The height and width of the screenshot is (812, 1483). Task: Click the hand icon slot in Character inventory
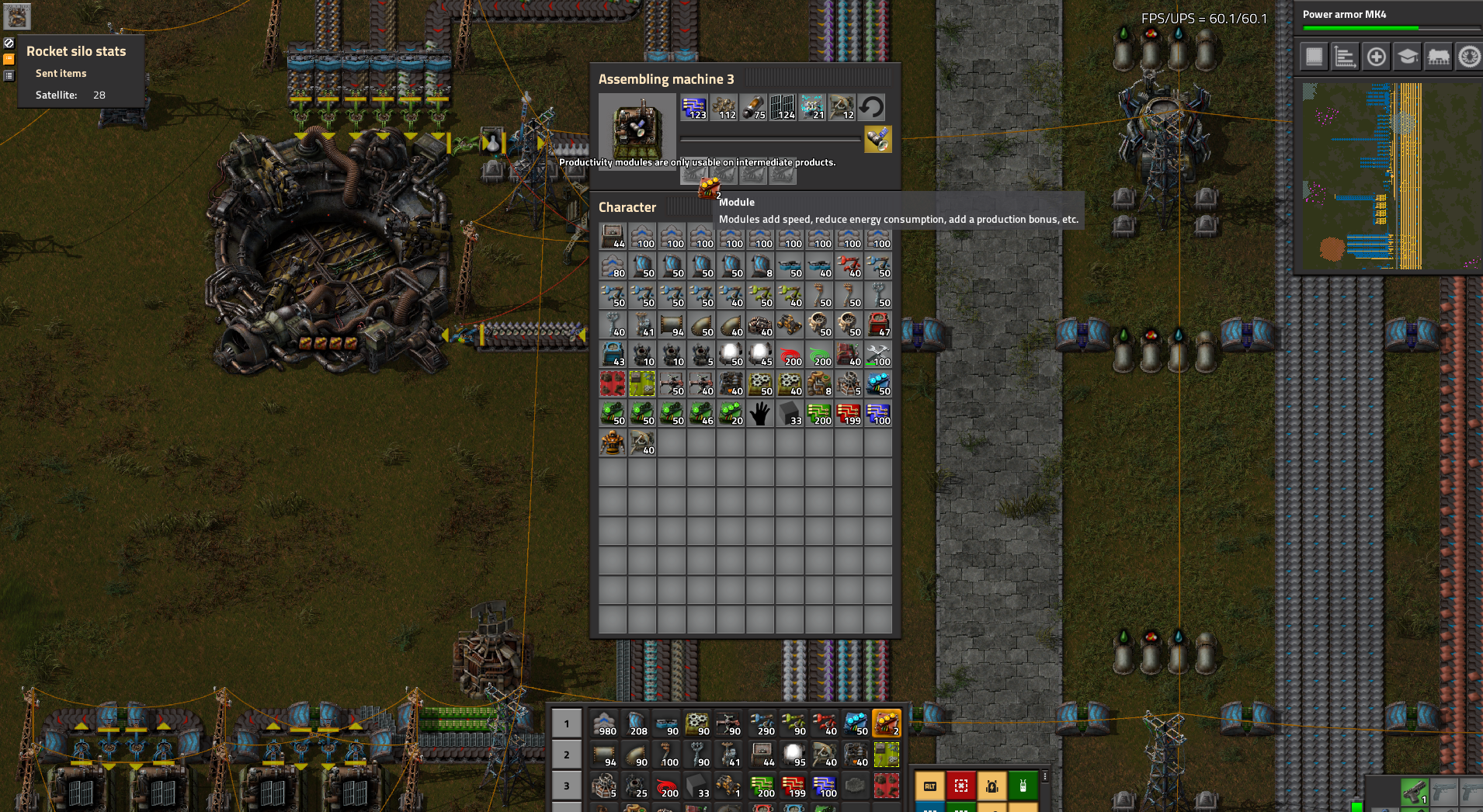coord(760,414)
